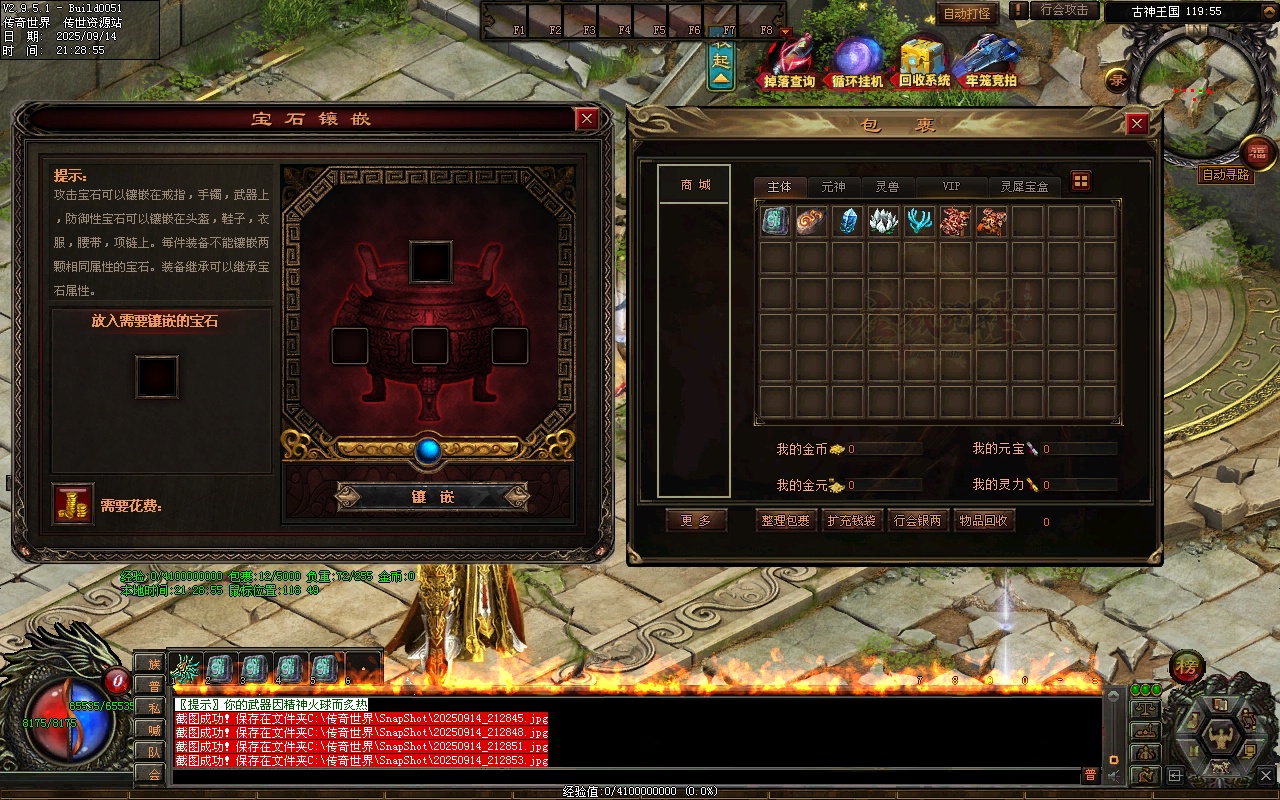The height and width of the screenshot is (800, 1280).
Task: Choose the cyan coral item in the bag
Action: tap(919, 221)
